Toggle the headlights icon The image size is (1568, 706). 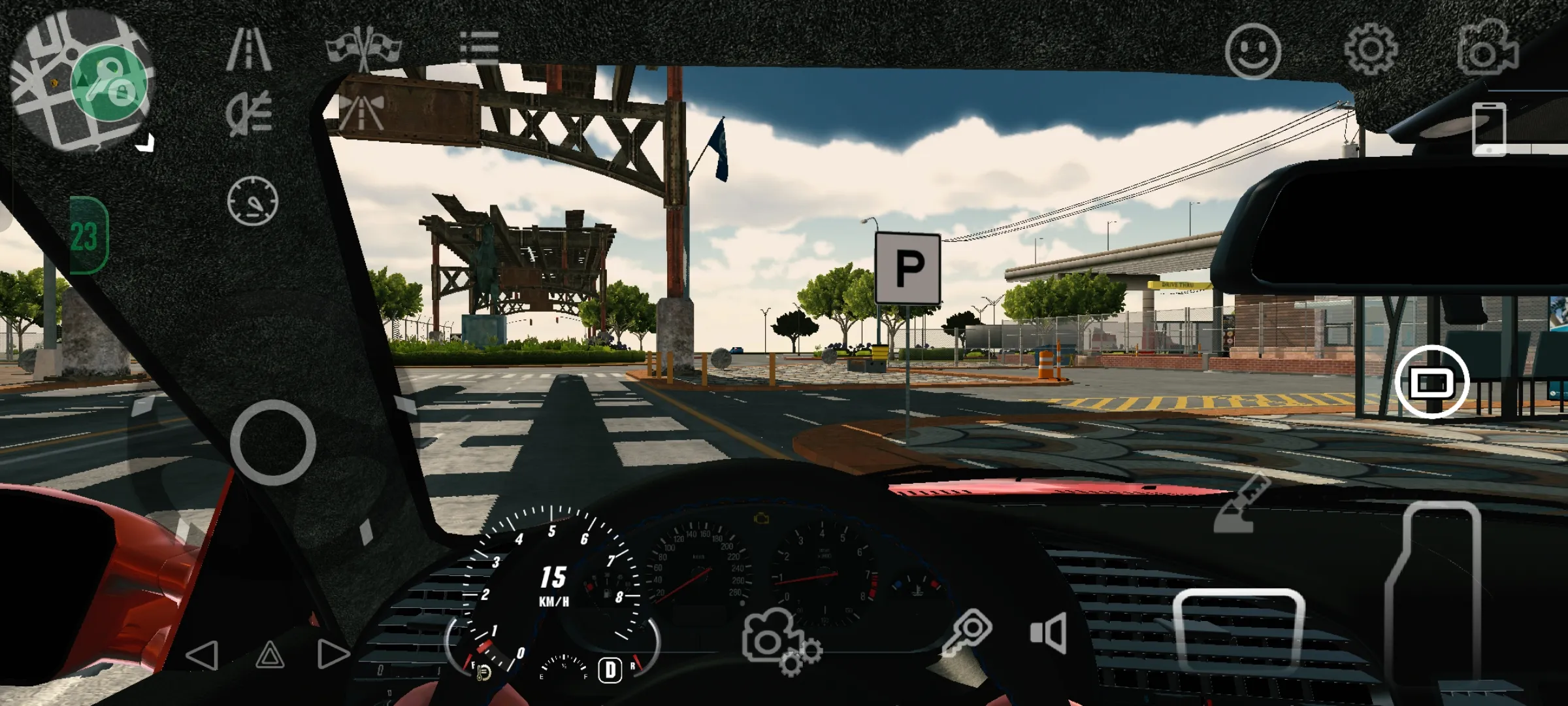[249, 113]
